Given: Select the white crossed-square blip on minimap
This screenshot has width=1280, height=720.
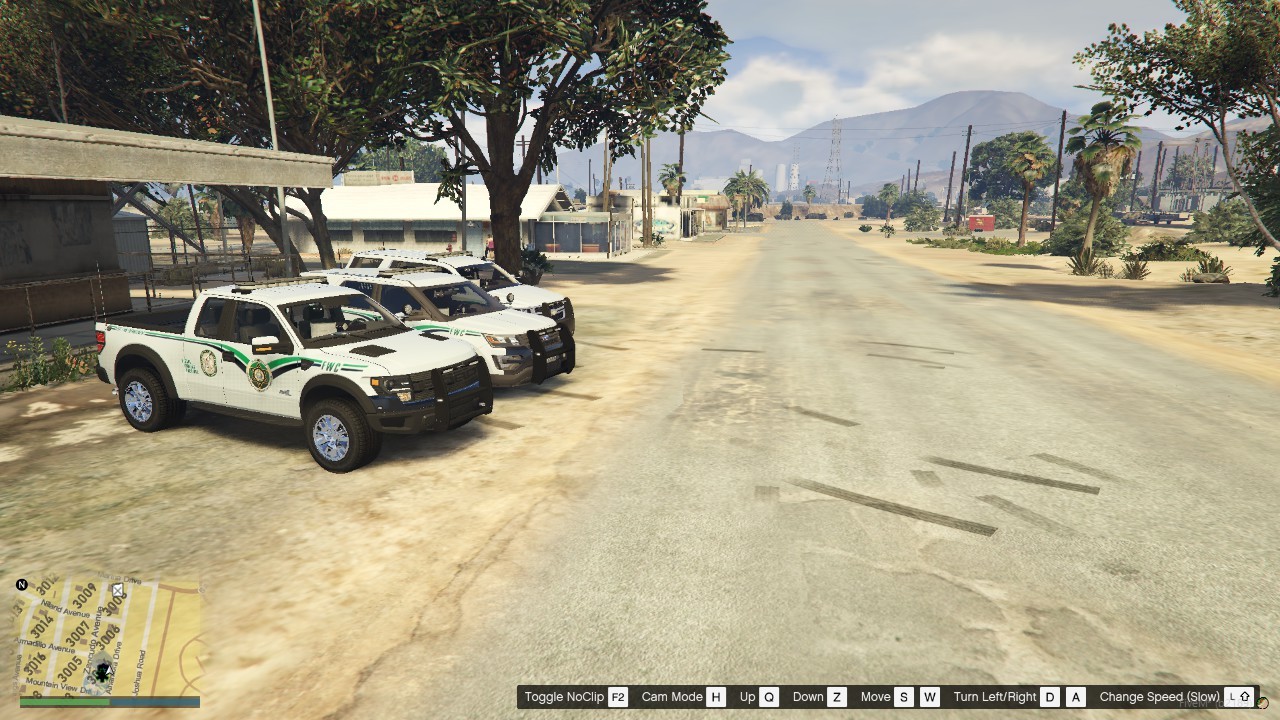Looking at the screenshot, I should pyautogui.click(x=118, y=591).
